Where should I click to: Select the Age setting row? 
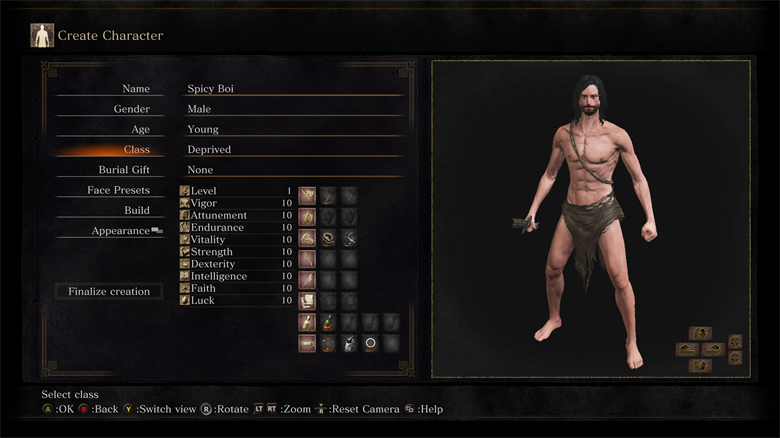click(x=230, y=129)
